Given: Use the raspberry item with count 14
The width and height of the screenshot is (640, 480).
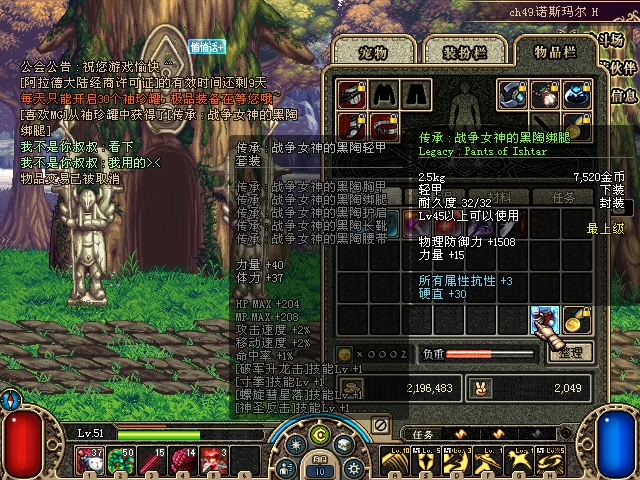Looking at the screenshot, I should click(x=183, y=461).
